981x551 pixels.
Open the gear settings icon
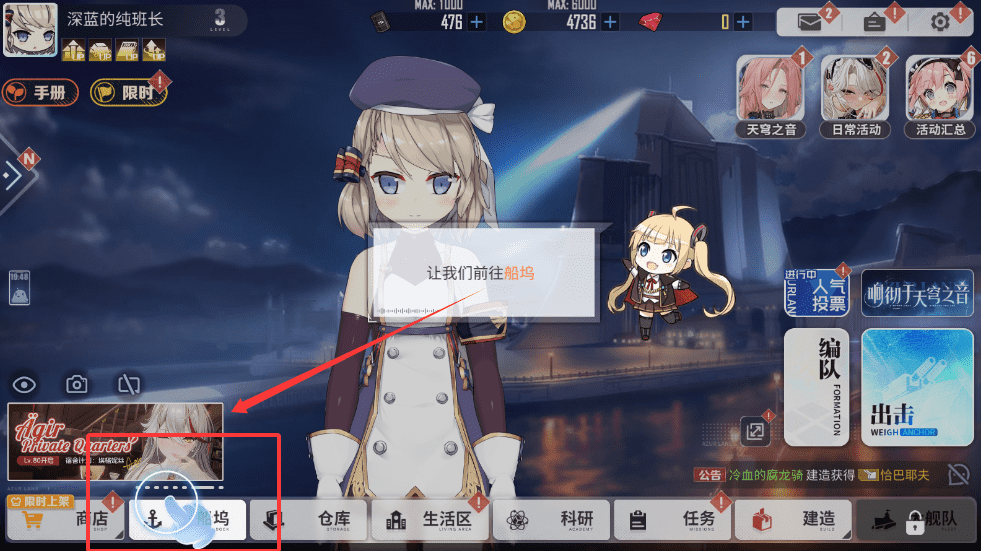point(940,23)
